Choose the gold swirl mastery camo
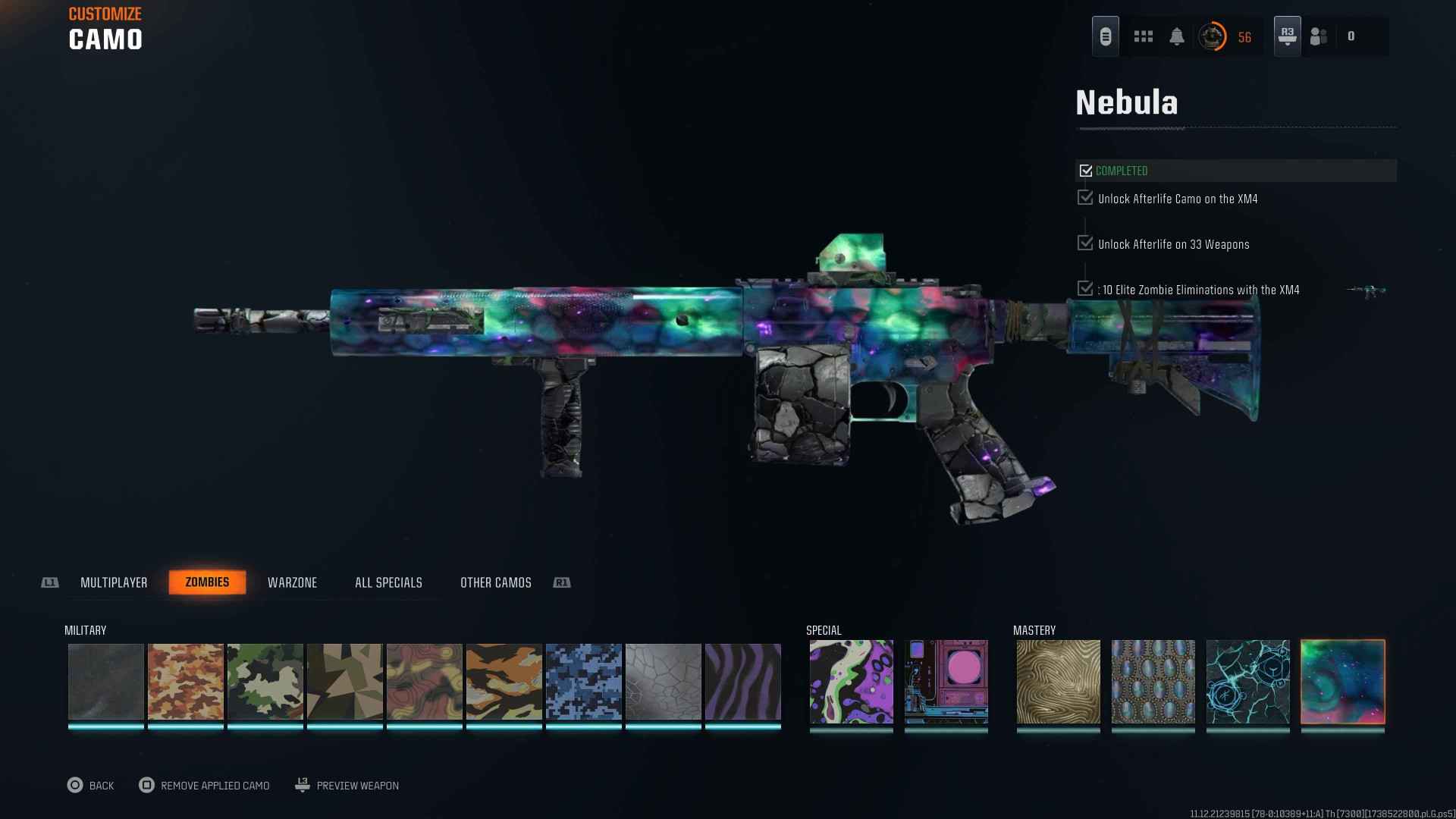The height and width of the screenshot is (819, 1456). [x=1058, y=682]
